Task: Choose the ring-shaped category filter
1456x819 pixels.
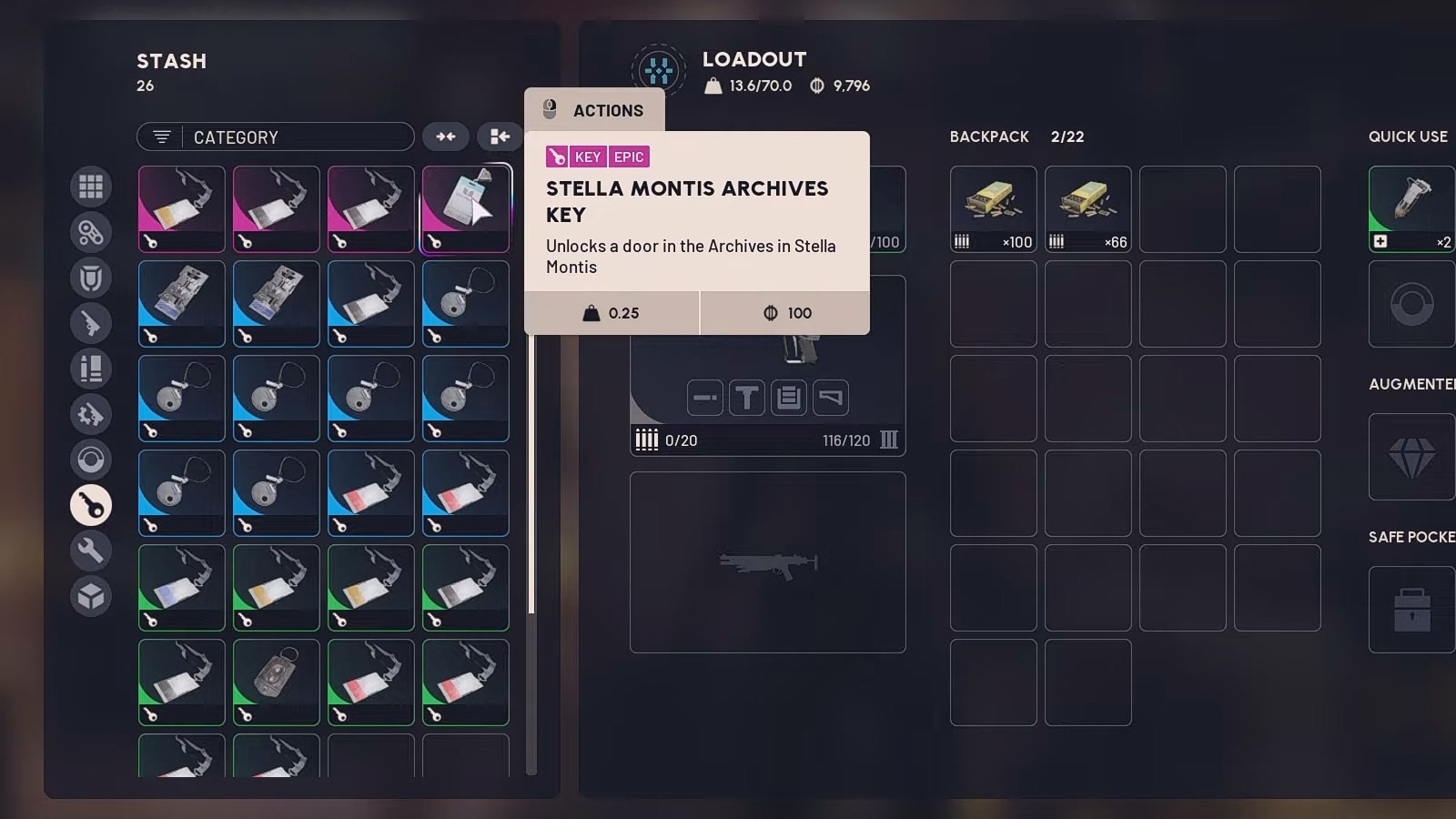Action: pyautogui.click(x=91, y=460)
